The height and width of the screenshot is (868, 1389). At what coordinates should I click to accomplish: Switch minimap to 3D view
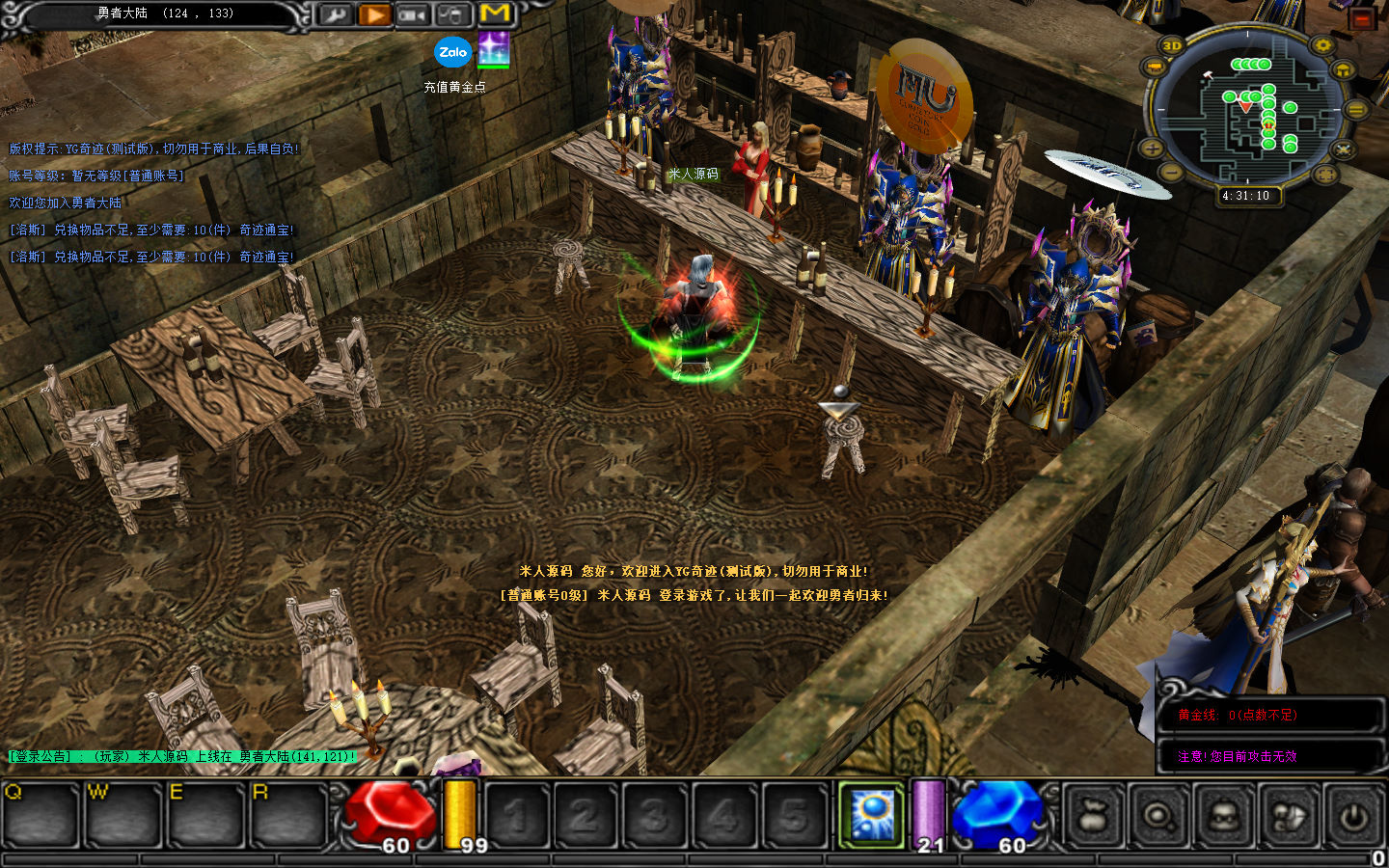(1172, 45)
